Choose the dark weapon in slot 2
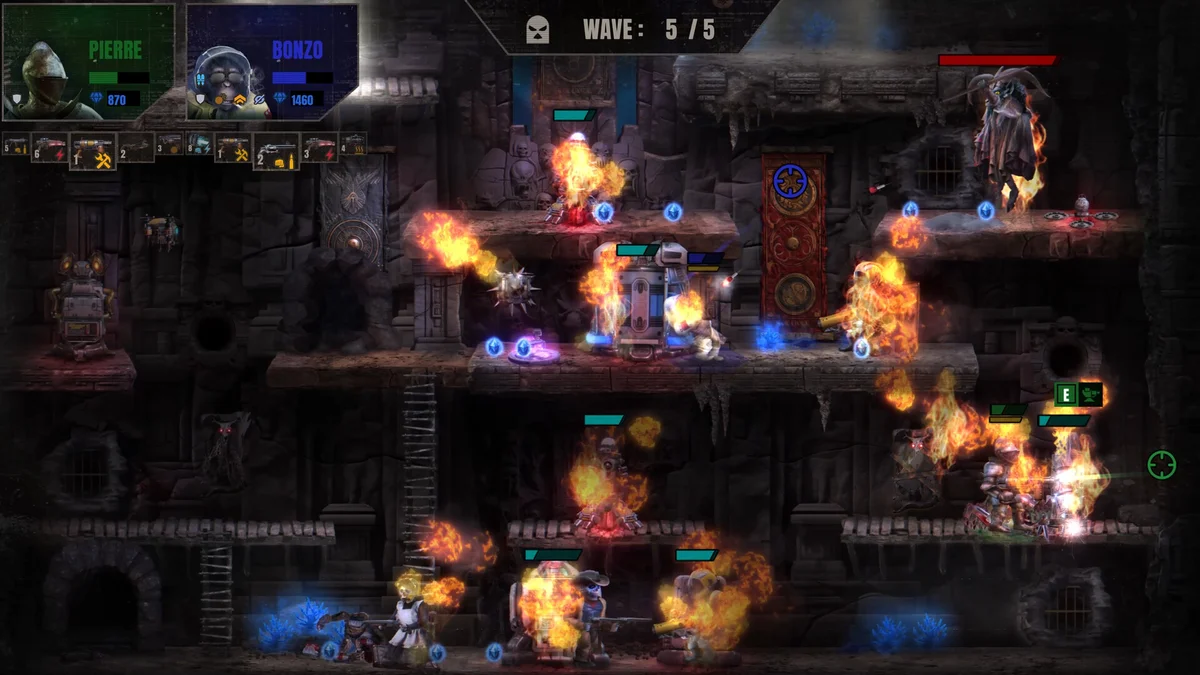 click(x=136, y=148)
